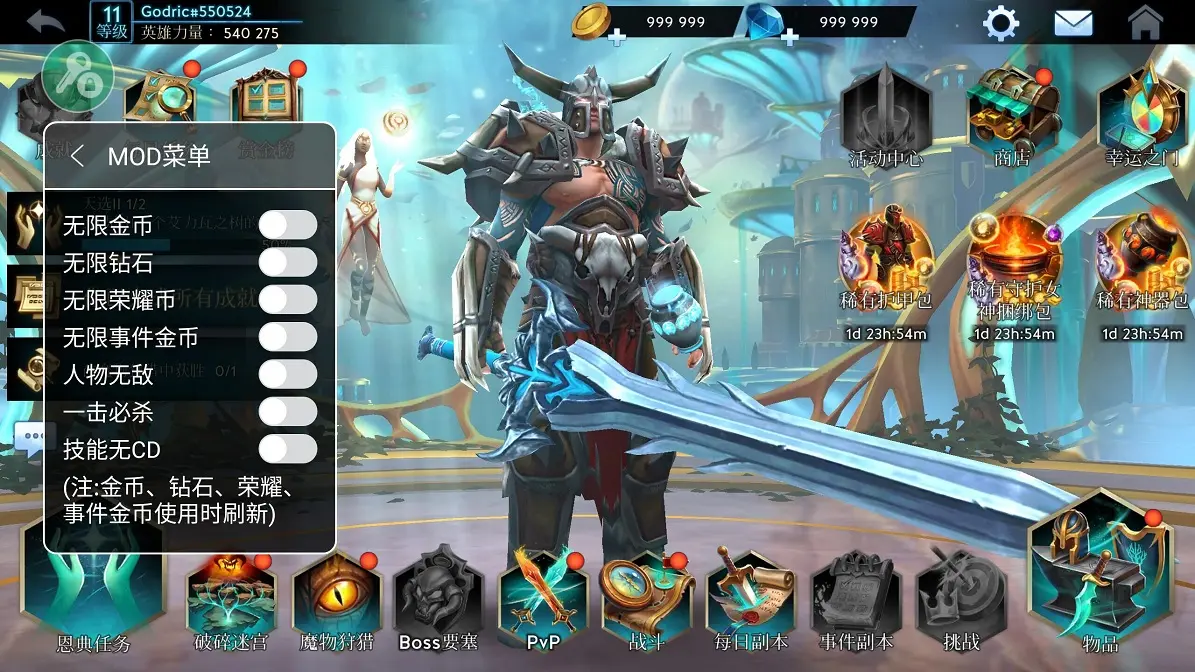Activate the 一击必杀 switch
This screenshot has height=672, width=1195.
[287, 411]
